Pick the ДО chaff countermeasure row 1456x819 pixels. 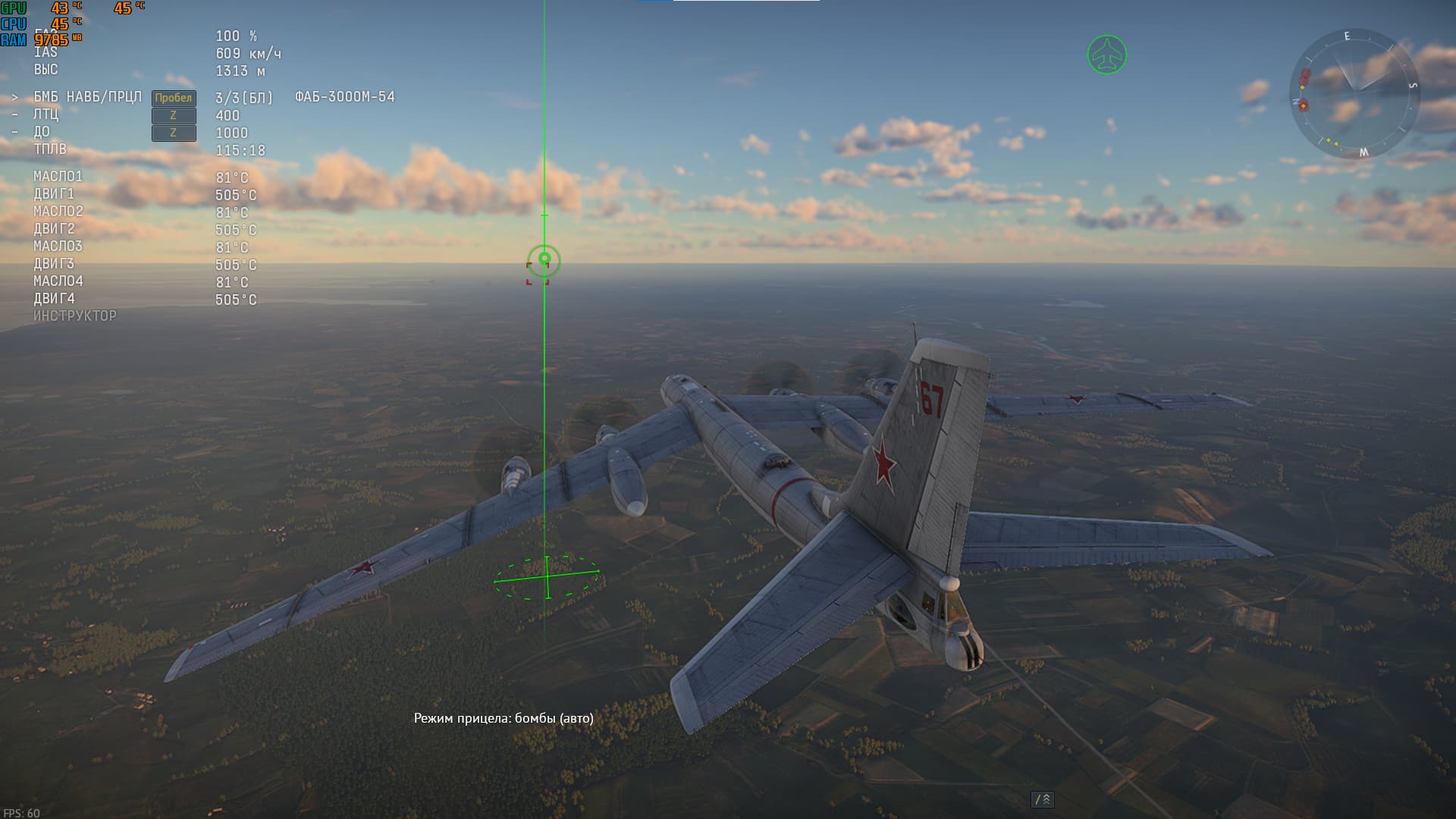(42, 132)
